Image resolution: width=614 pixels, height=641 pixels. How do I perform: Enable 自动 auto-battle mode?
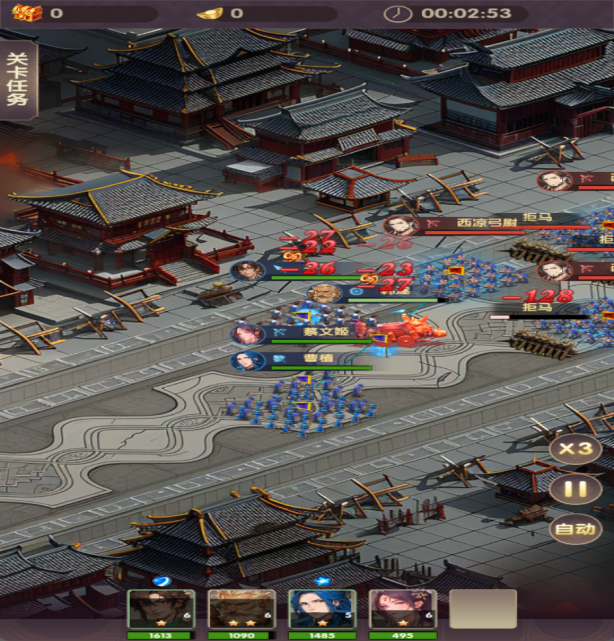[x=575, y=530]
